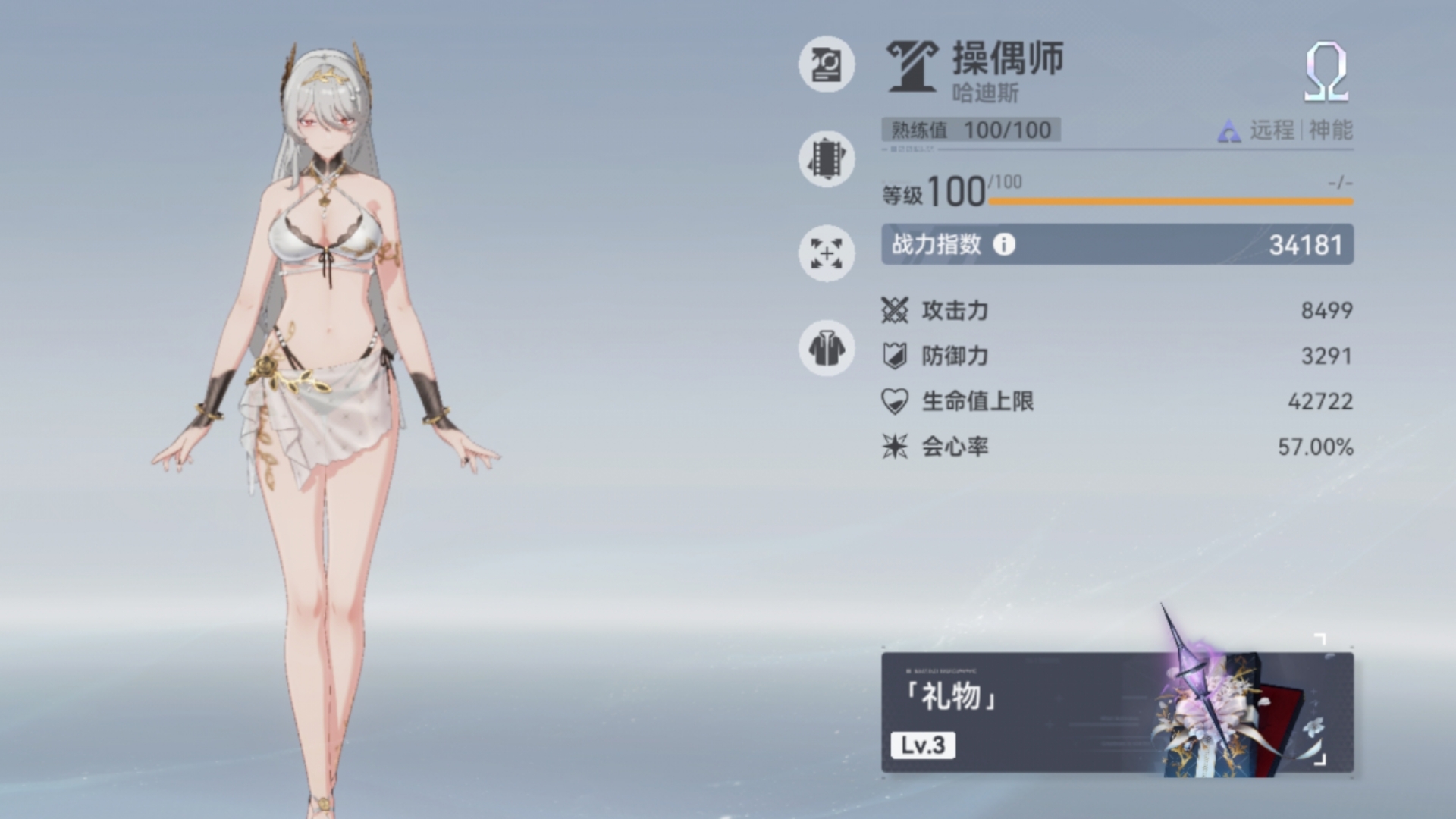
Task: Click the 会心率 crit star icon
Action: [x=895, y=447]
